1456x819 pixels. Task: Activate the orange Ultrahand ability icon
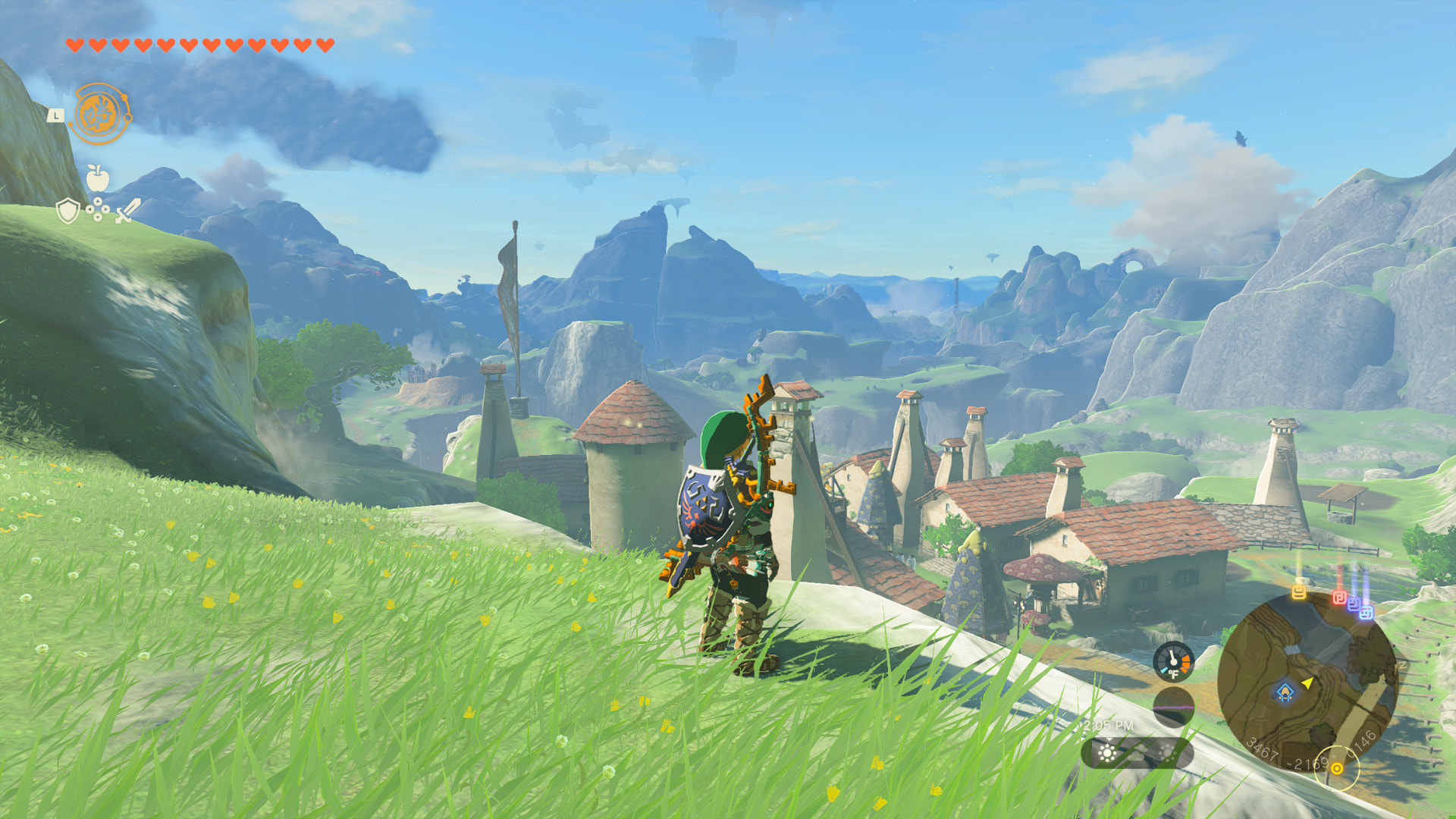(100, 115)
